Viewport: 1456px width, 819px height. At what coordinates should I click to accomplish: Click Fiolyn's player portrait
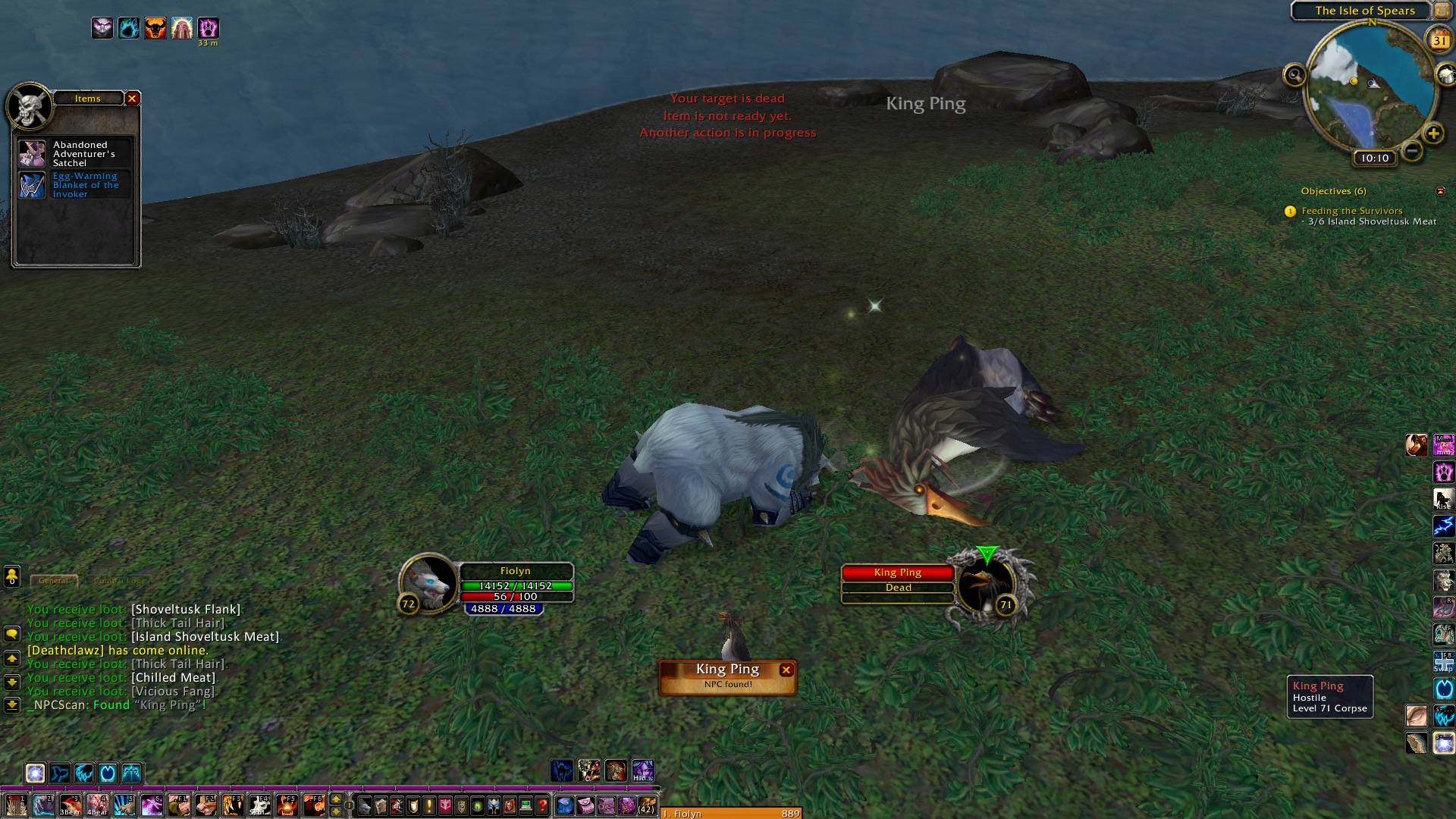click(429, 582)
